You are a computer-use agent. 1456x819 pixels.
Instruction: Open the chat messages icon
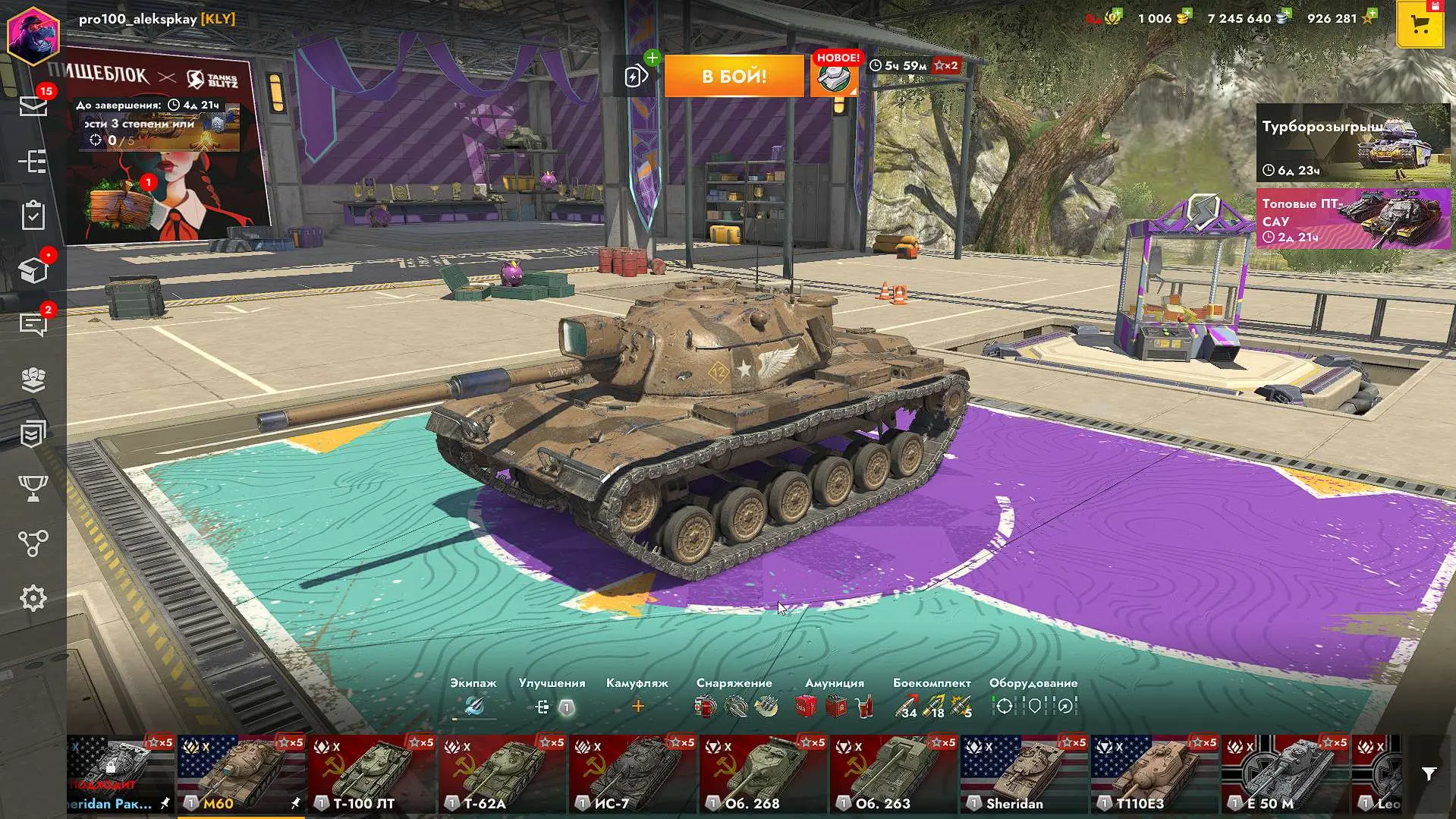coord(33,324)
